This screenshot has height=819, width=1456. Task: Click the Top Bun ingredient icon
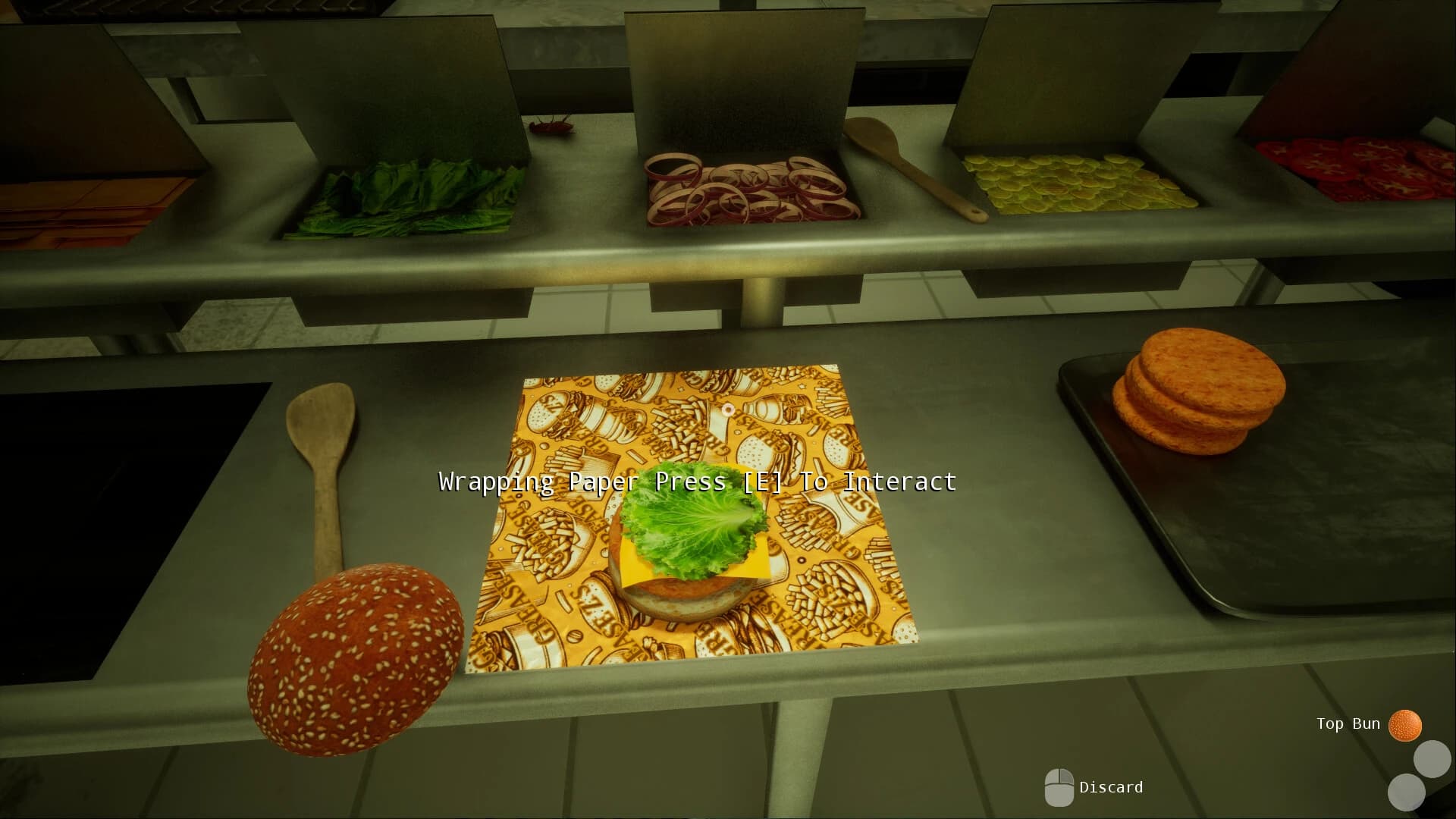tap(1407, 724)
